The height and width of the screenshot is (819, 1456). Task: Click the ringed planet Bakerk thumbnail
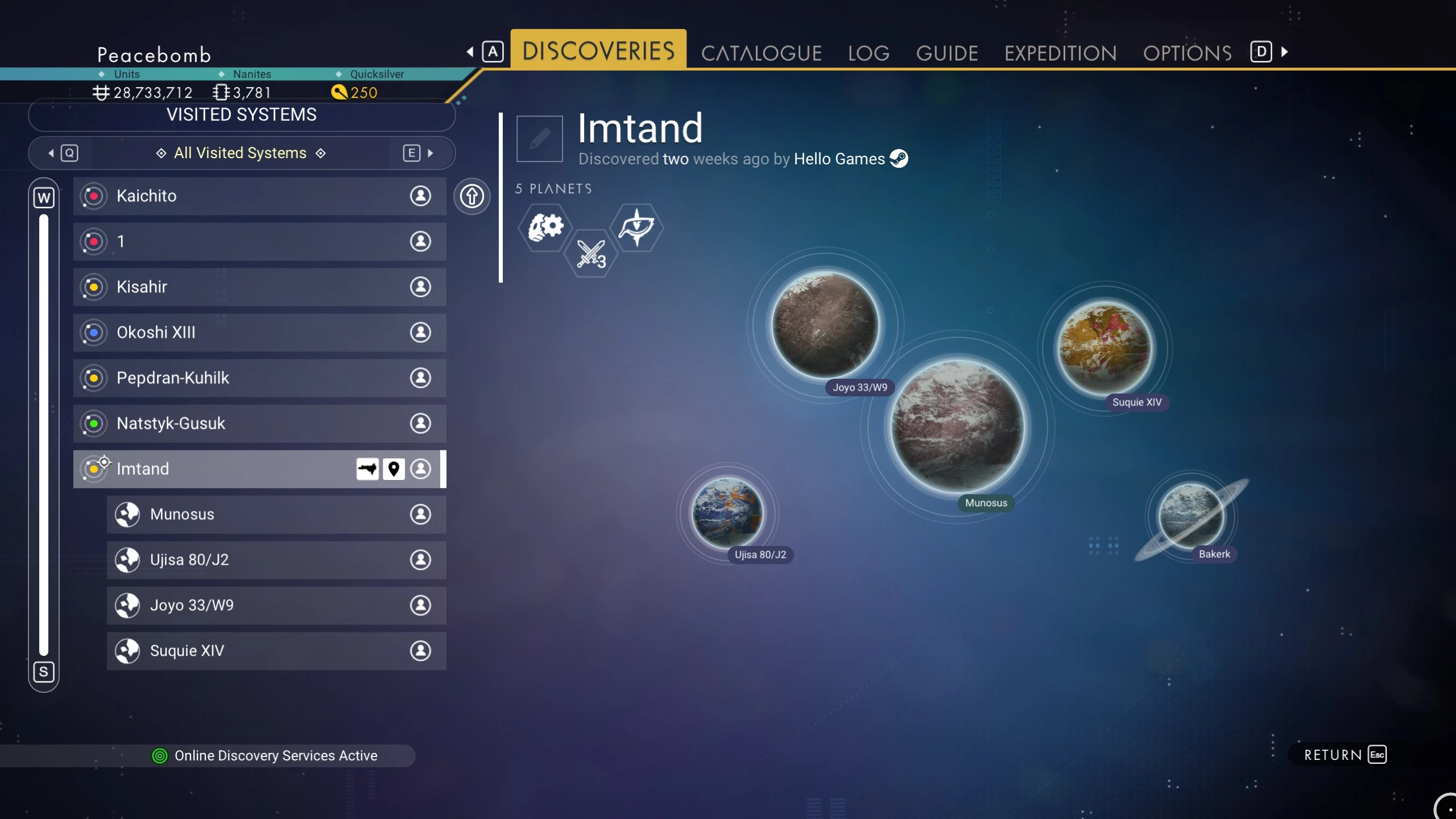[1191, 516]
